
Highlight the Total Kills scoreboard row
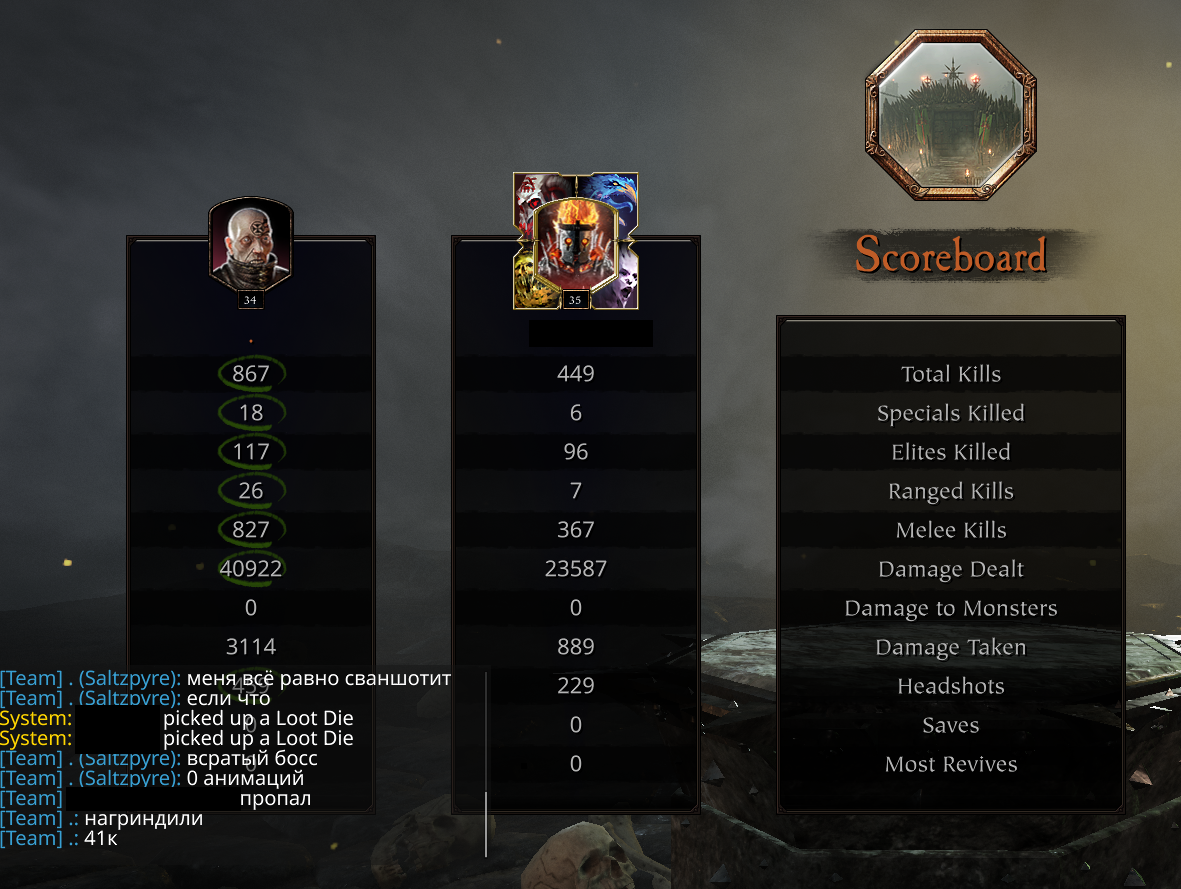click(x=950, y=374)
